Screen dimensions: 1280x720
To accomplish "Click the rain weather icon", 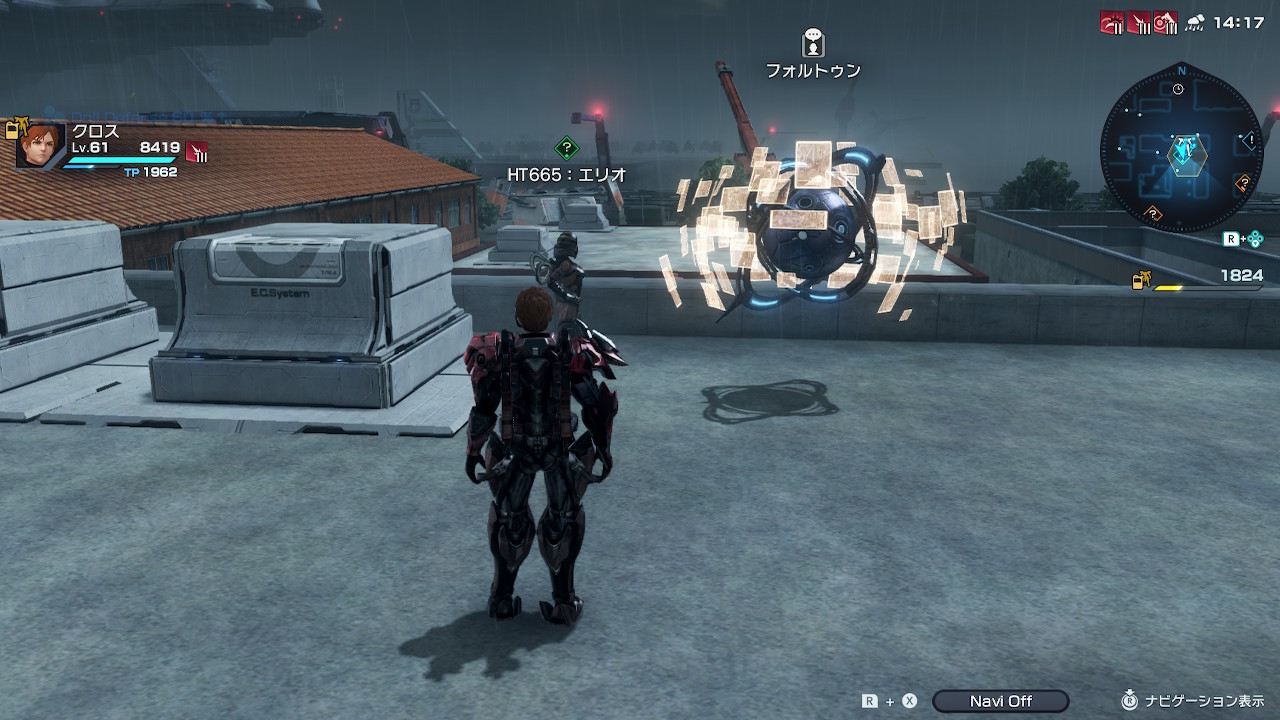I will pyautogui.click(x=1195, y=23).
